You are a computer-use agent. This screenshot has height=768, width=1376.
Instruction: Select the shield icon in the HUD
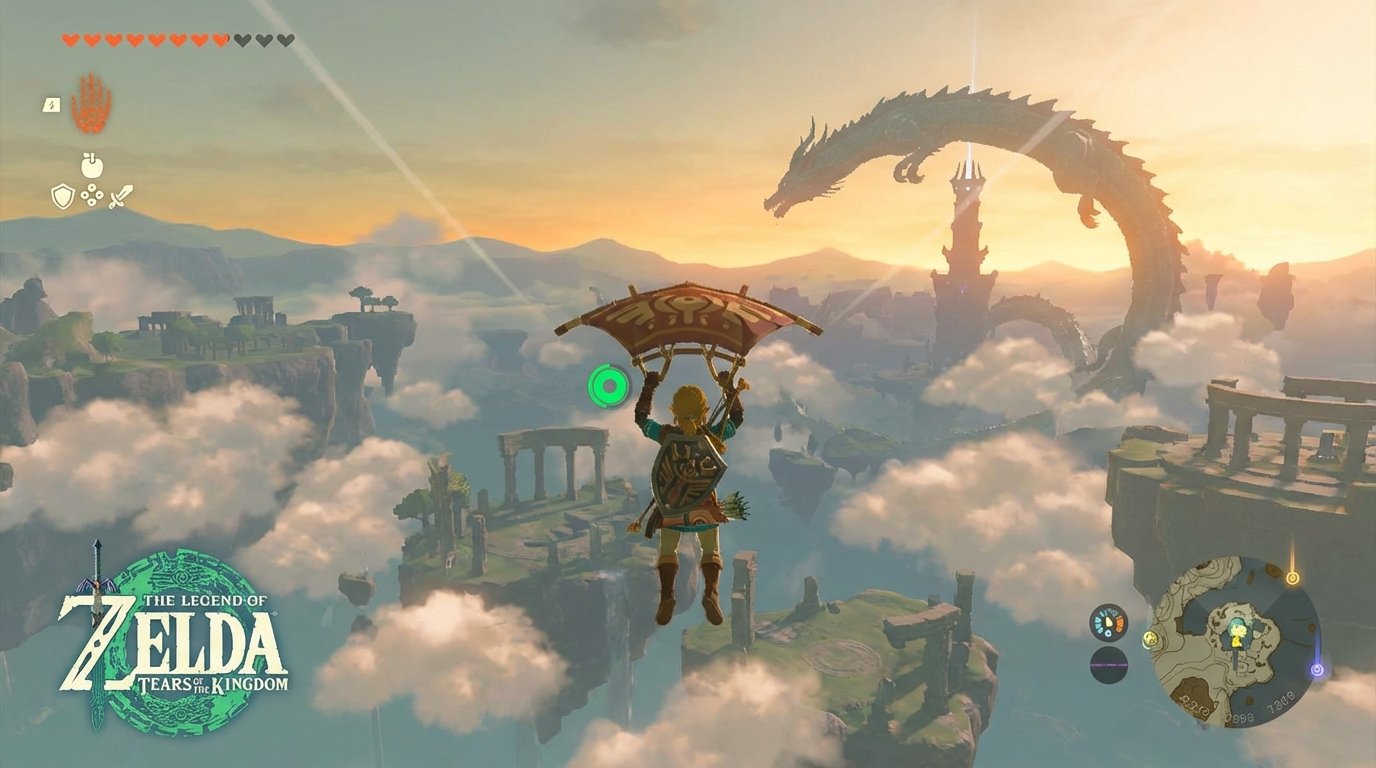click(x=62, y=195)
